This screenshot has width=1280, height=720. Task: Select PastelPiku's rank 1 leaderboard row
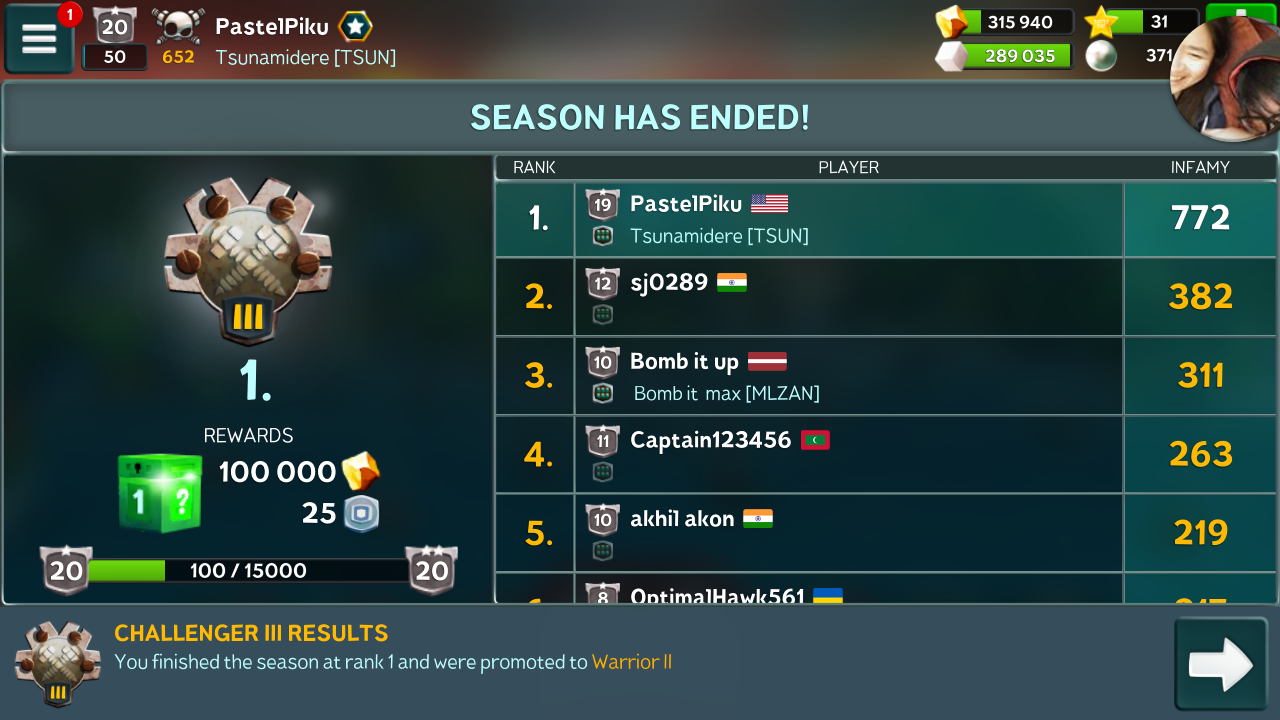(x=848, y=219)
